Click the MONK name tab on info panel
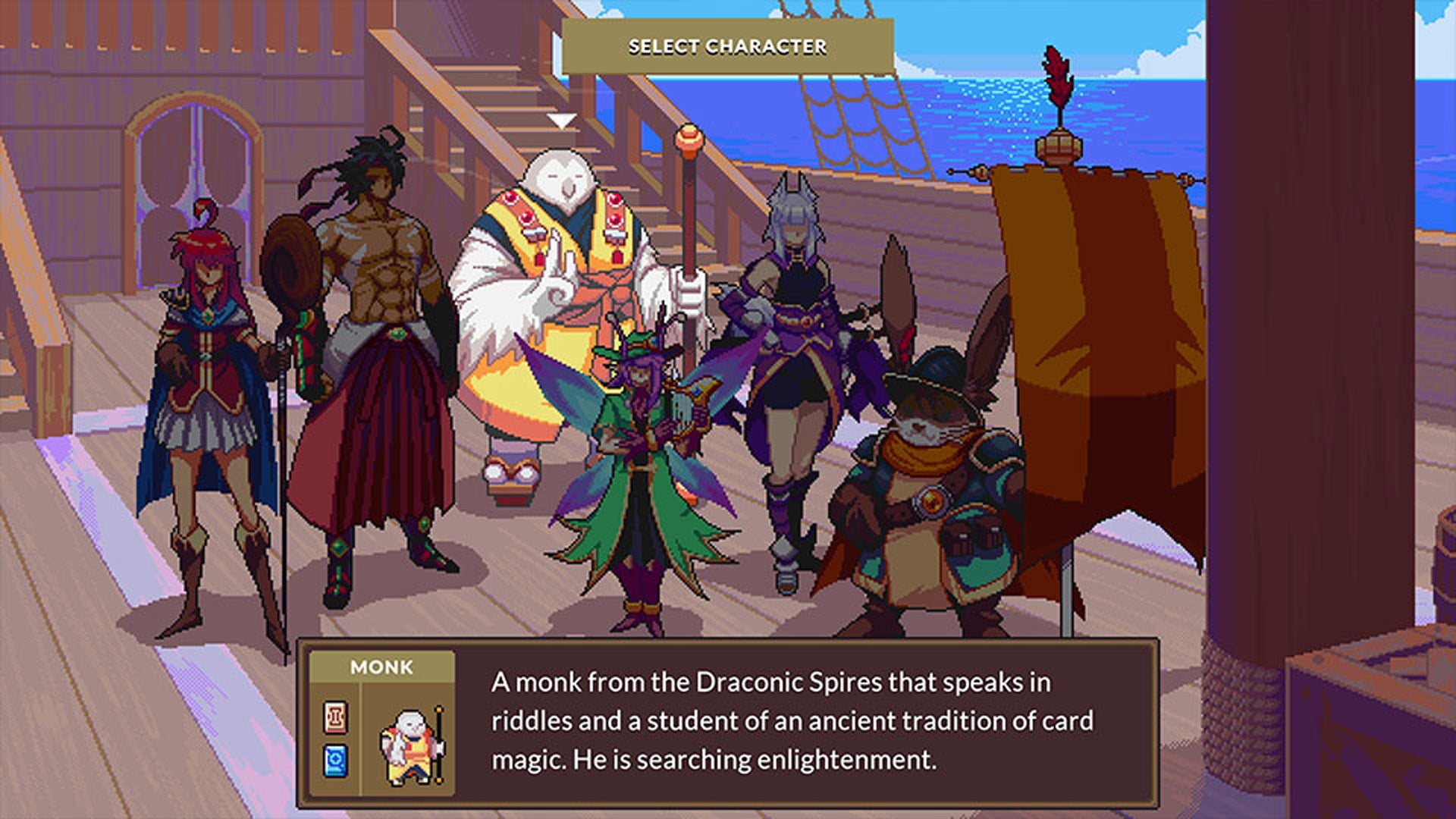The height and width of the screenshot is (819, 1456). [383, 667]
